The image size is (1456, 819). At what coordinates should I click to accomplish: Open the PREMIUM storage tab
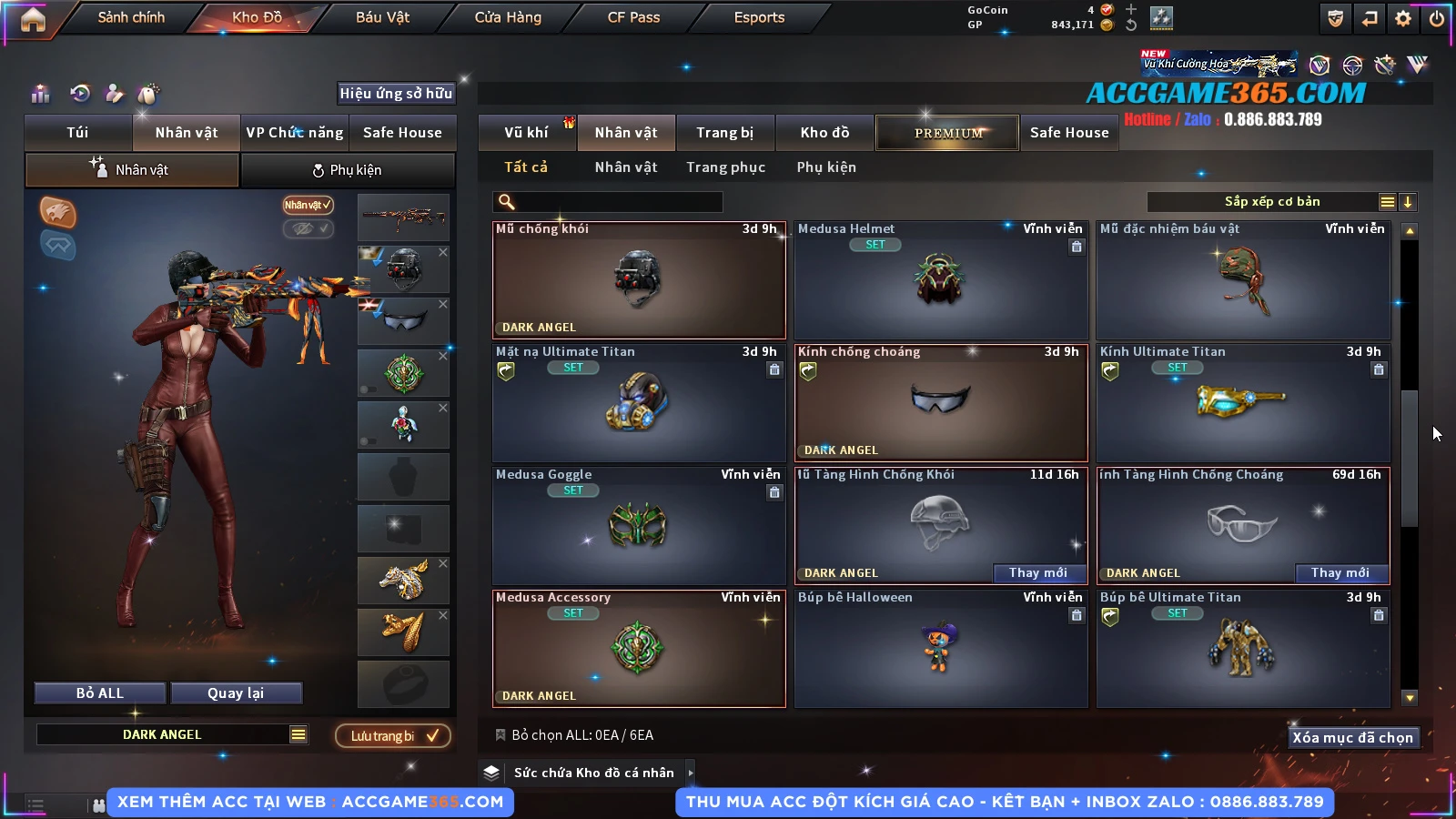[x=948, y=133]
